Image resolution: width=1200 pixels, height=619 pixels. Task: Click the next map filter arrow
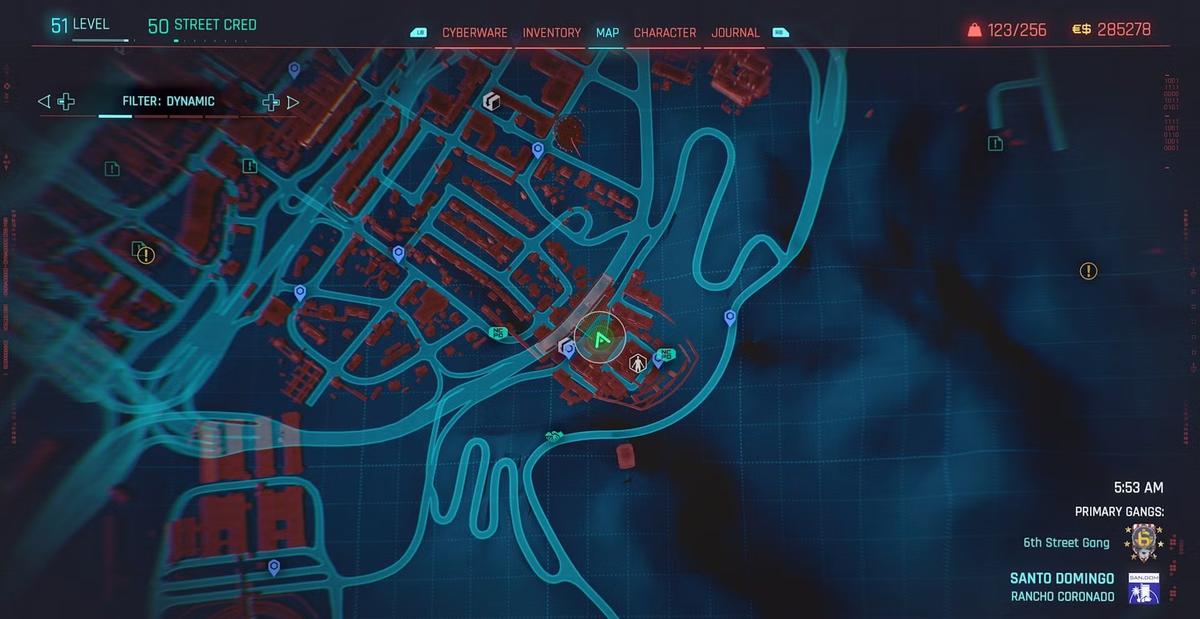tap(293, 102)
